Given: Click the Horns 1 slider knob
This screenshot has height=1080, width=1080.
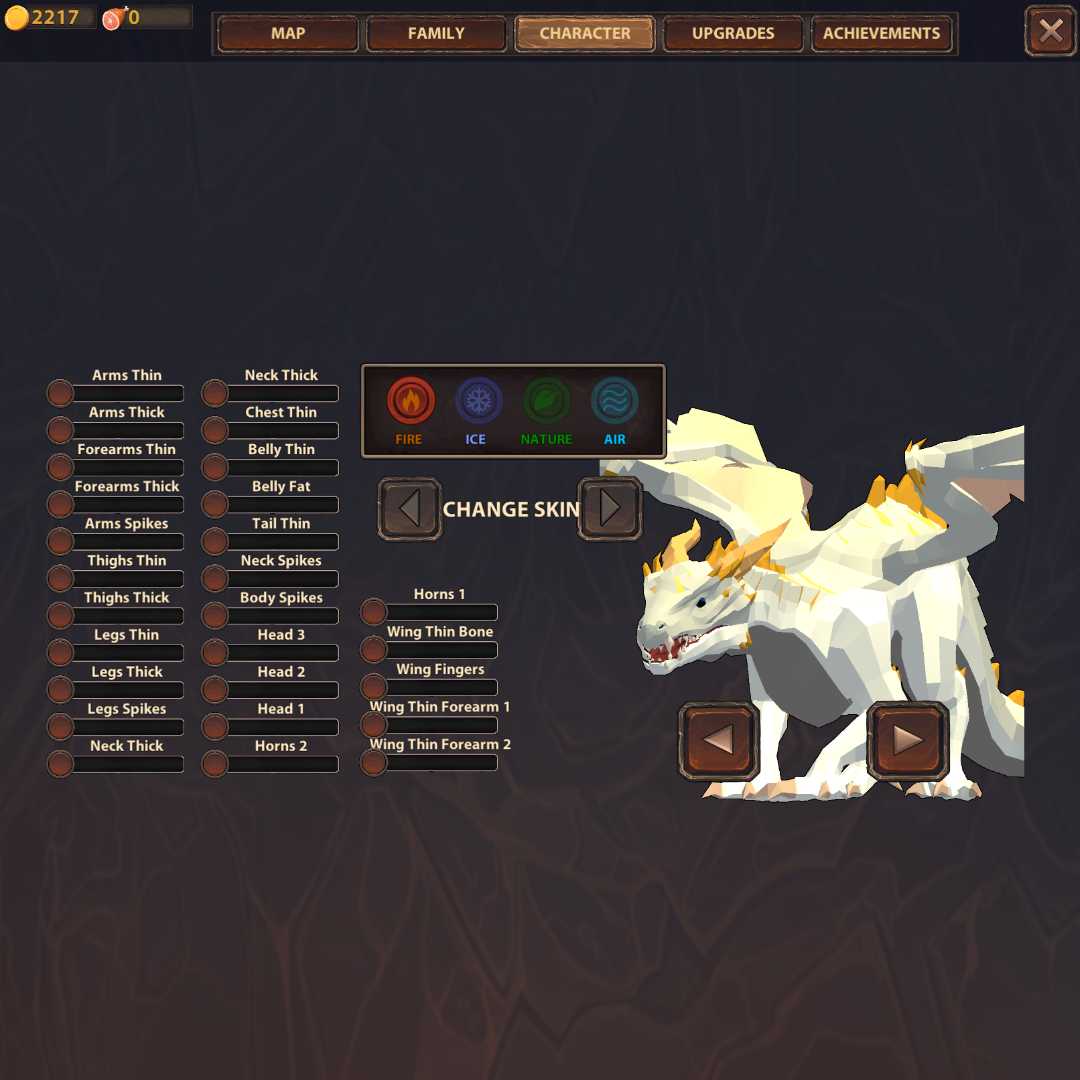Looking at the screenshot, I should pyautogui.click(x=373, y=612).
